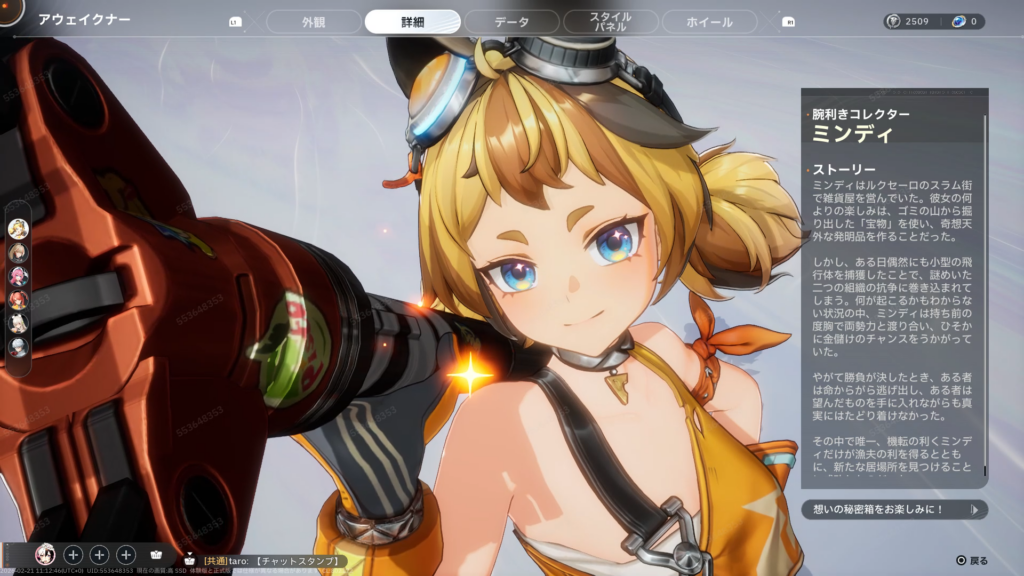Open the player avatar in bottom party bar
1024x576 pixels.
tap(45, 554)
